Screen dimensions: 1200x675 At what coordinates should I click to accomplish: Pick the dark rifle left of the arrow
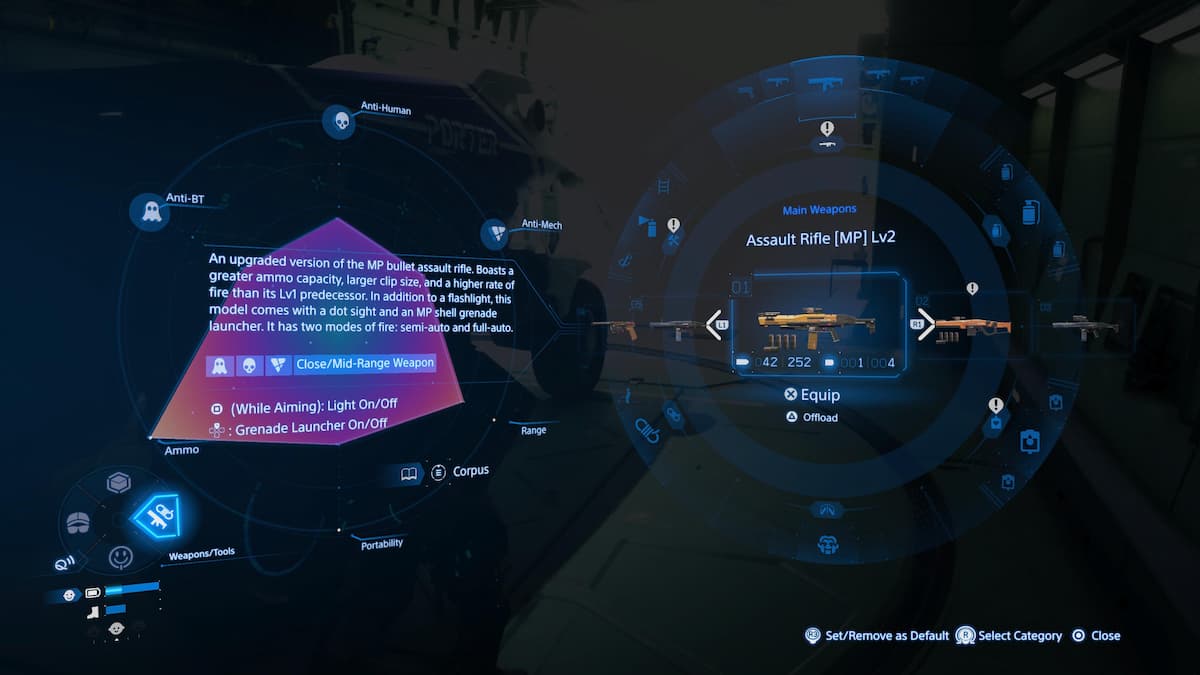[x=676, y=325]
